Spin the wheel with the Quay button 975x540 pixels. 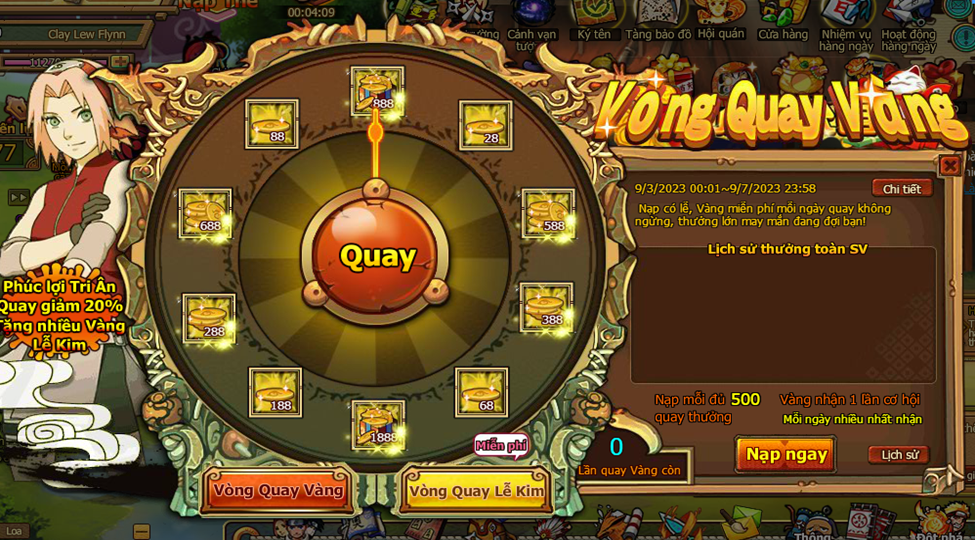(377, 256)
